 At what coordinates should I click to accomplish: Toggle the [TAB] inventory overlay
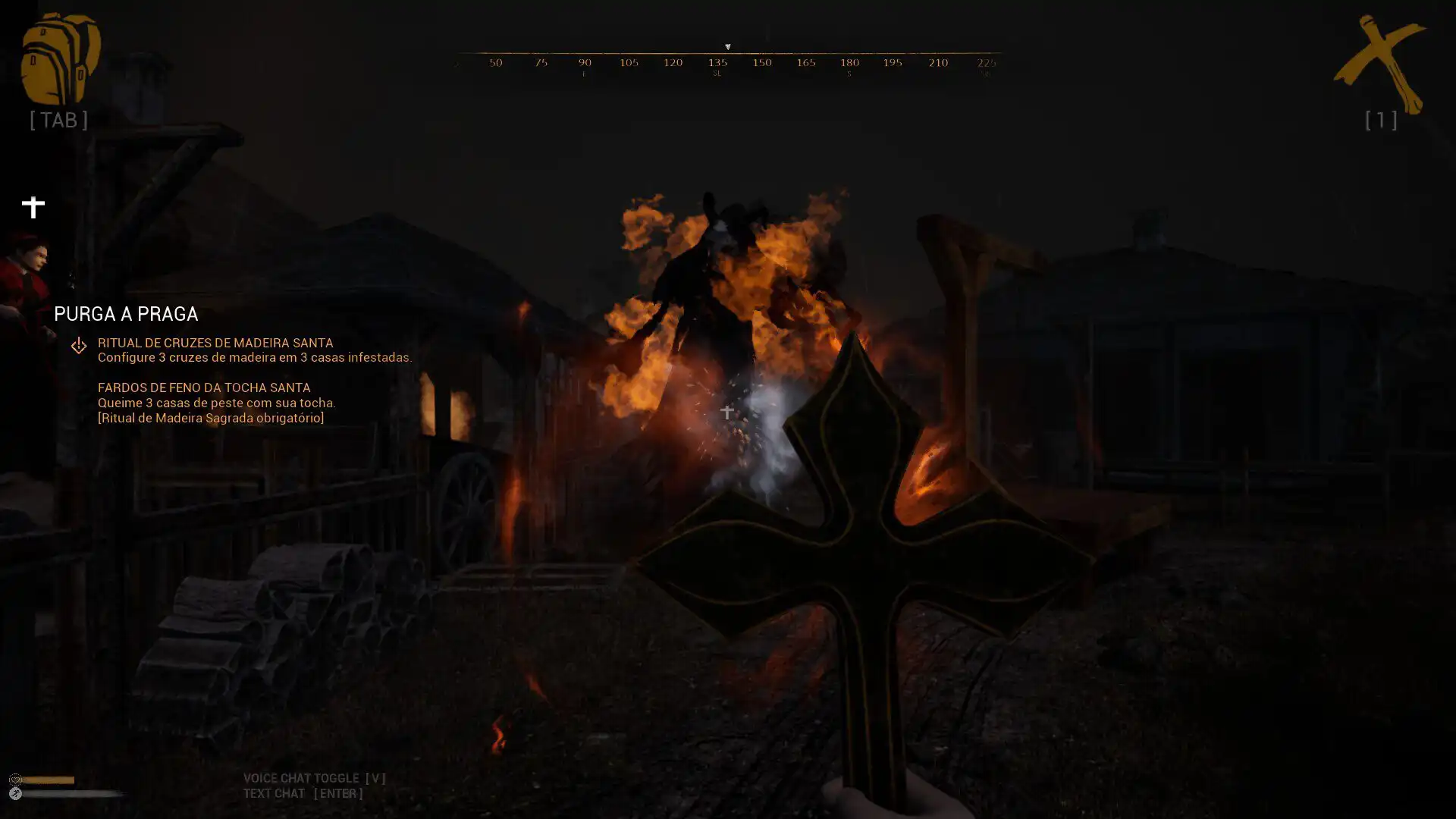[58, 118]
